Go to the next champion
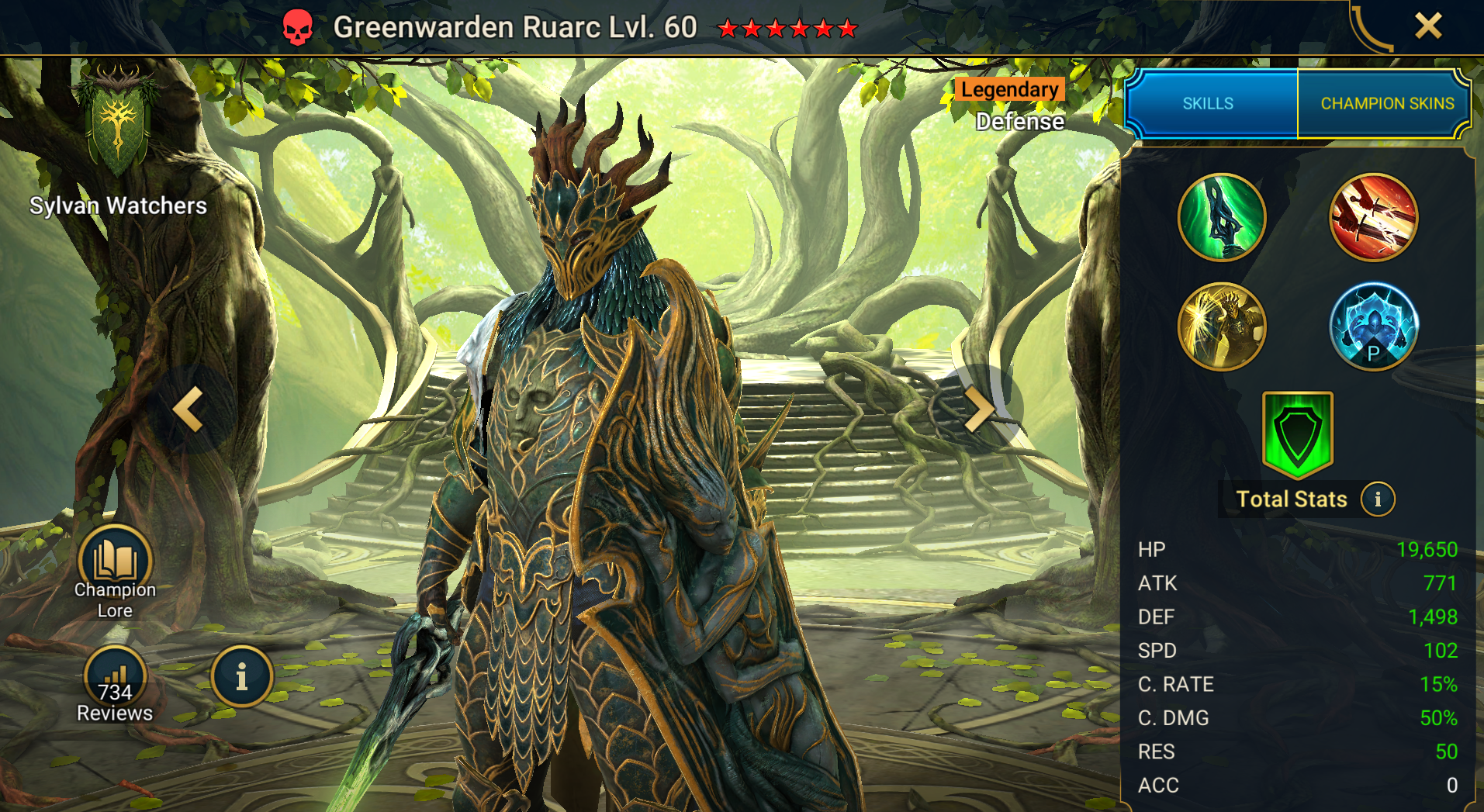The height and width of the screenshot is (812, 1484). (x=979, y=409)
